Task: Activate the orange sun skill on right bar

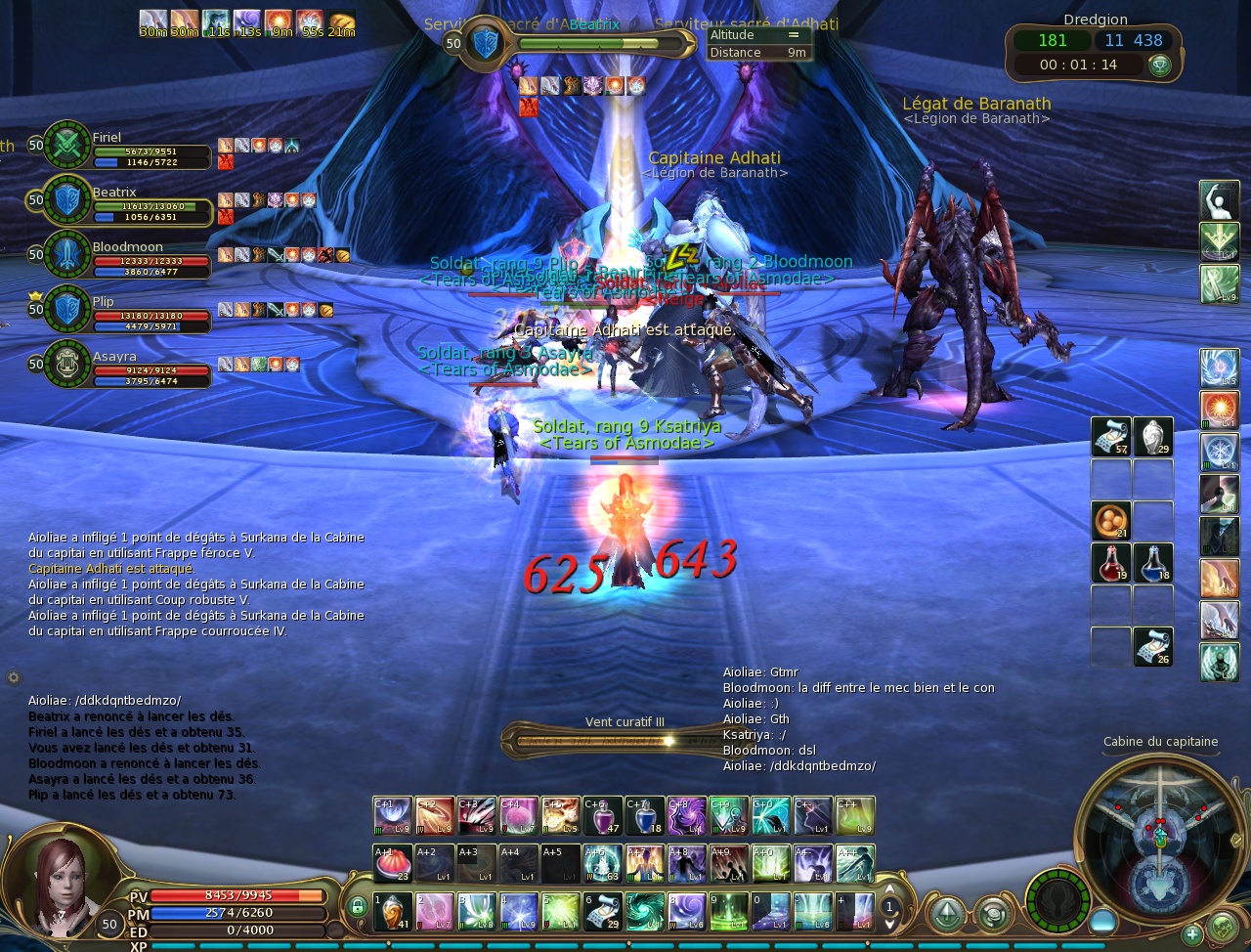Action: [x=1219, y=410]
